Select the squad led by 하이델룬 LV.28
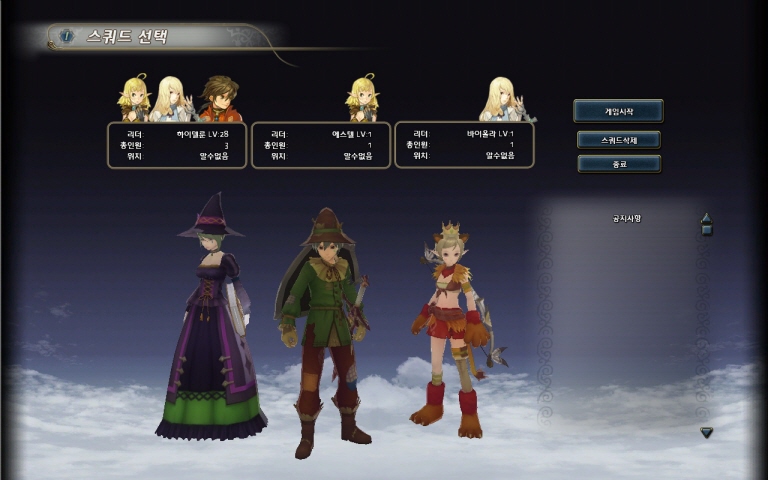This screenshot has width=768, height=480. [x=177, y=145]
